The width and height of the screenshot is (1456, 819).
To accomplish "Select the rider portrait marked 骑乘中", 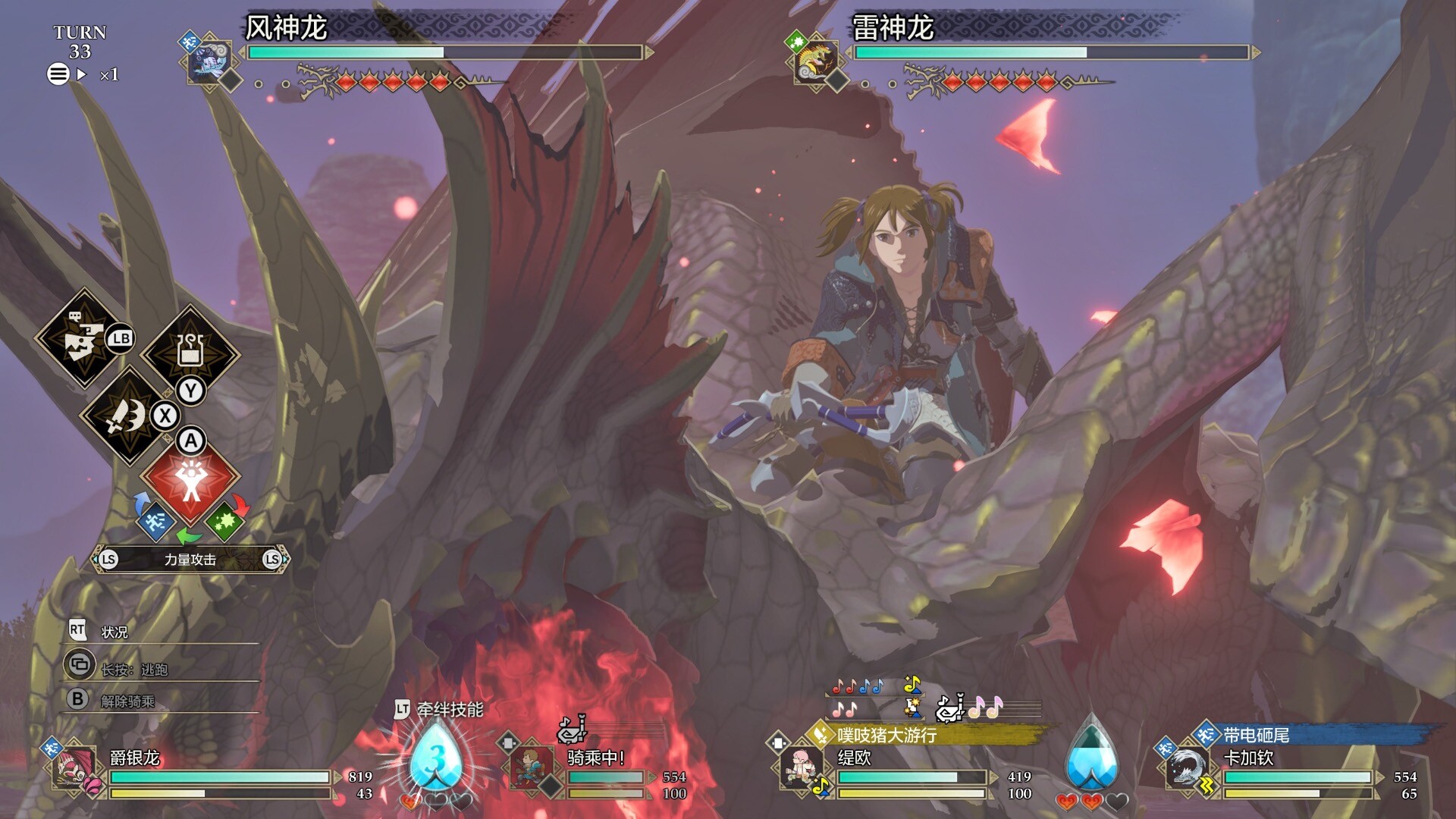I will click(x=530, y=767).
